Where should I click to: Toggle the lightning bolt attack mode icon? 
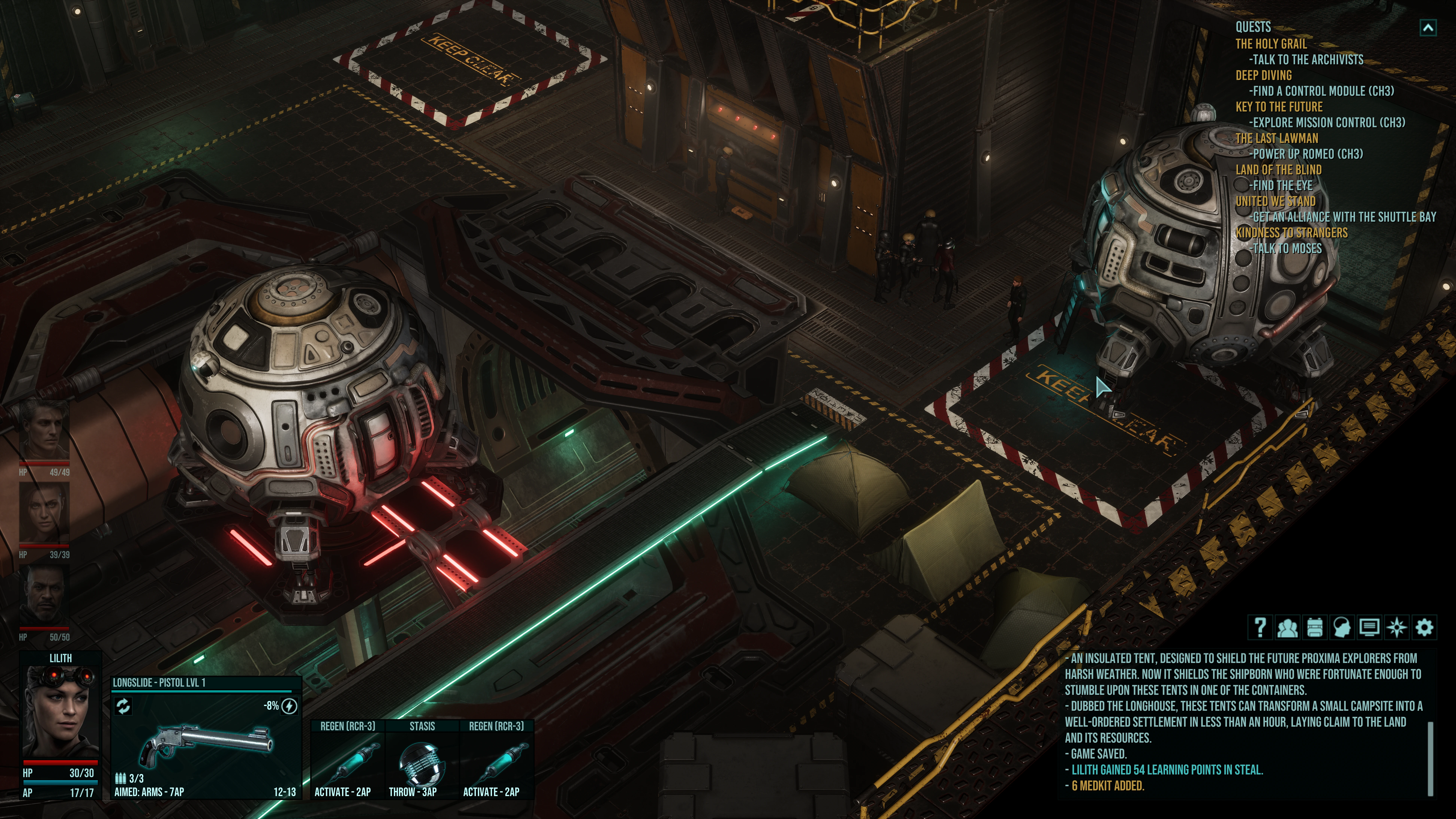(x=289, y=706)
